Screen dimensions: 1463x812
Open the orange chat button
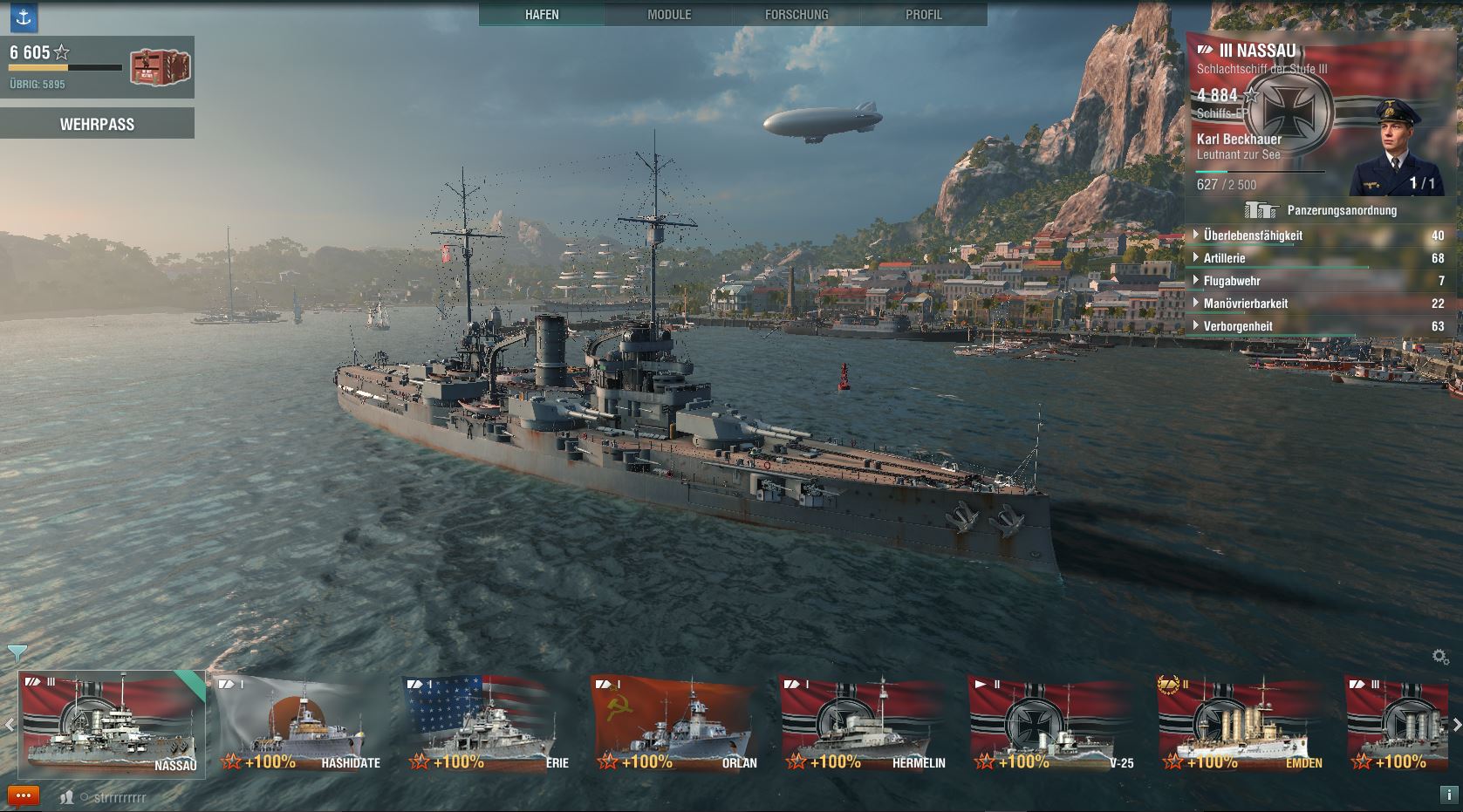24,795
